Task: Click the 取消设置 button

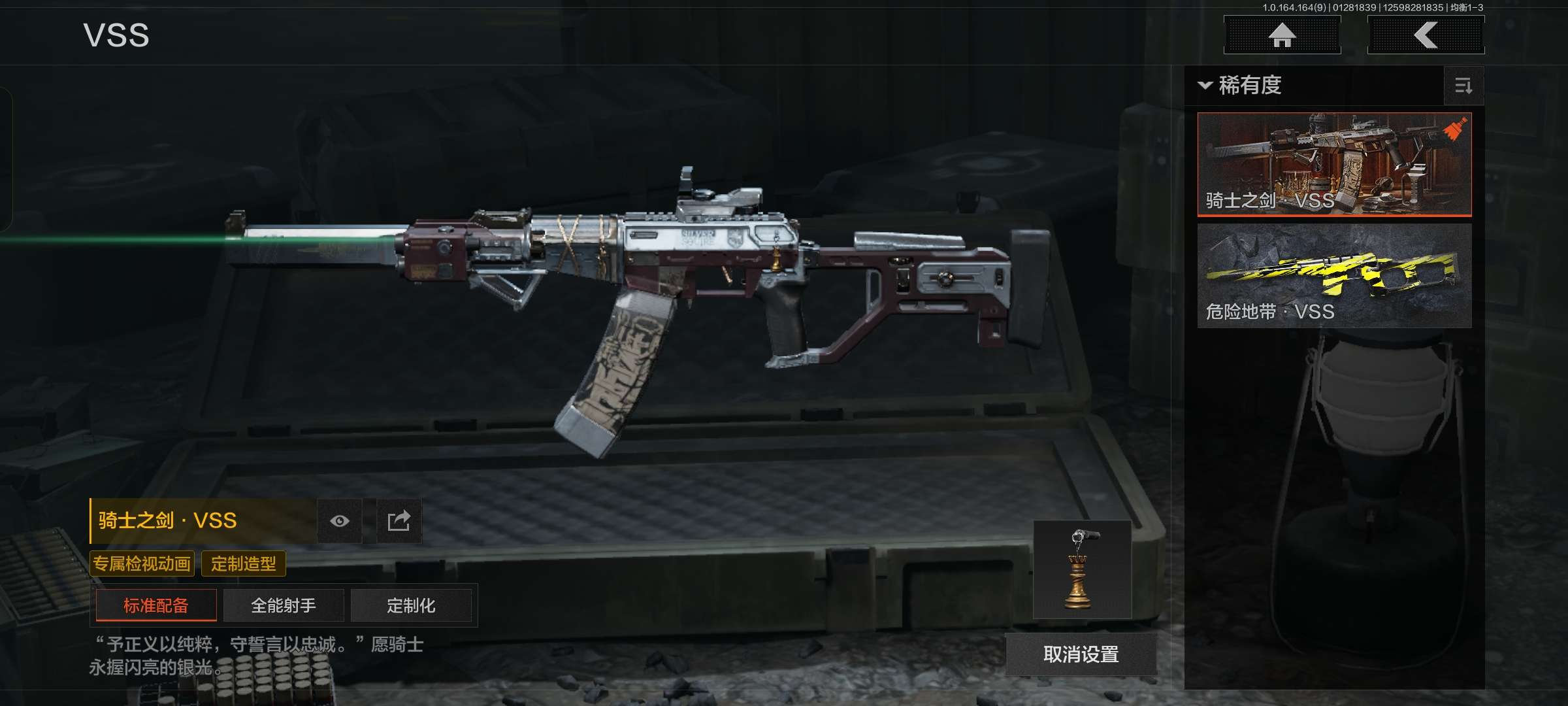Action: coord(1081,654)
